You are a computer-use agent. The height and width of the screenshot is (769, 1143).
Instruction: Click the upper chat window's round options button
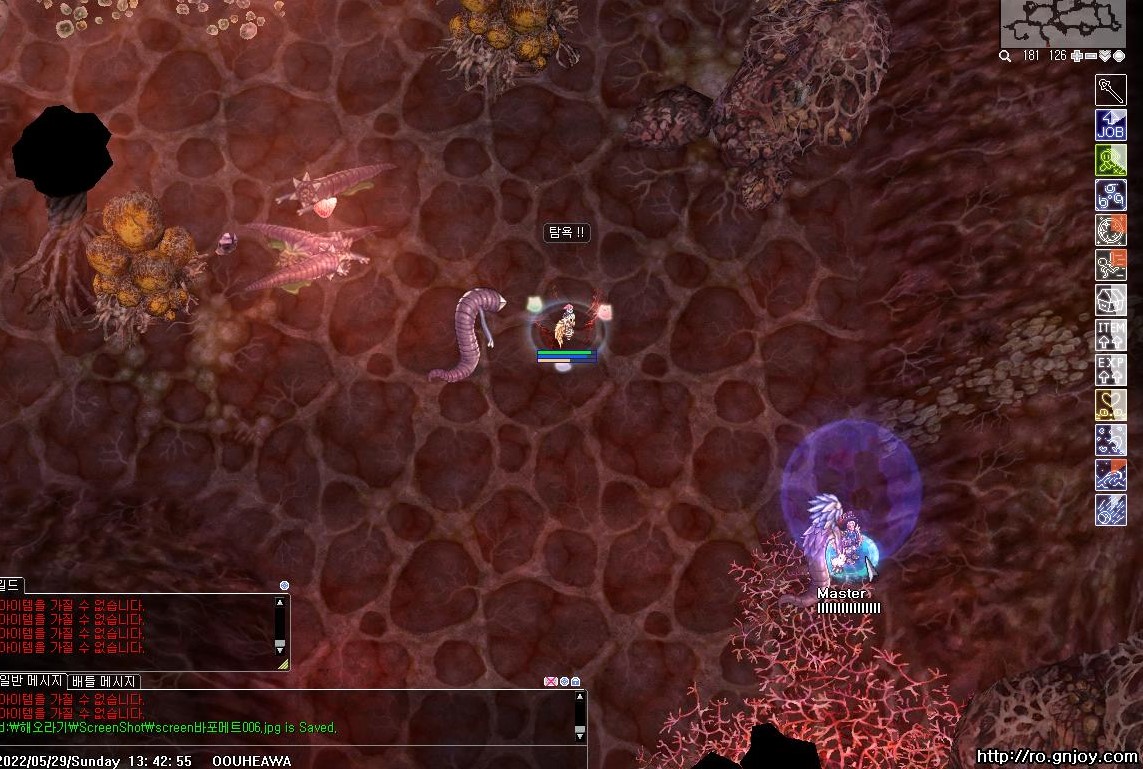pos(285,585)
